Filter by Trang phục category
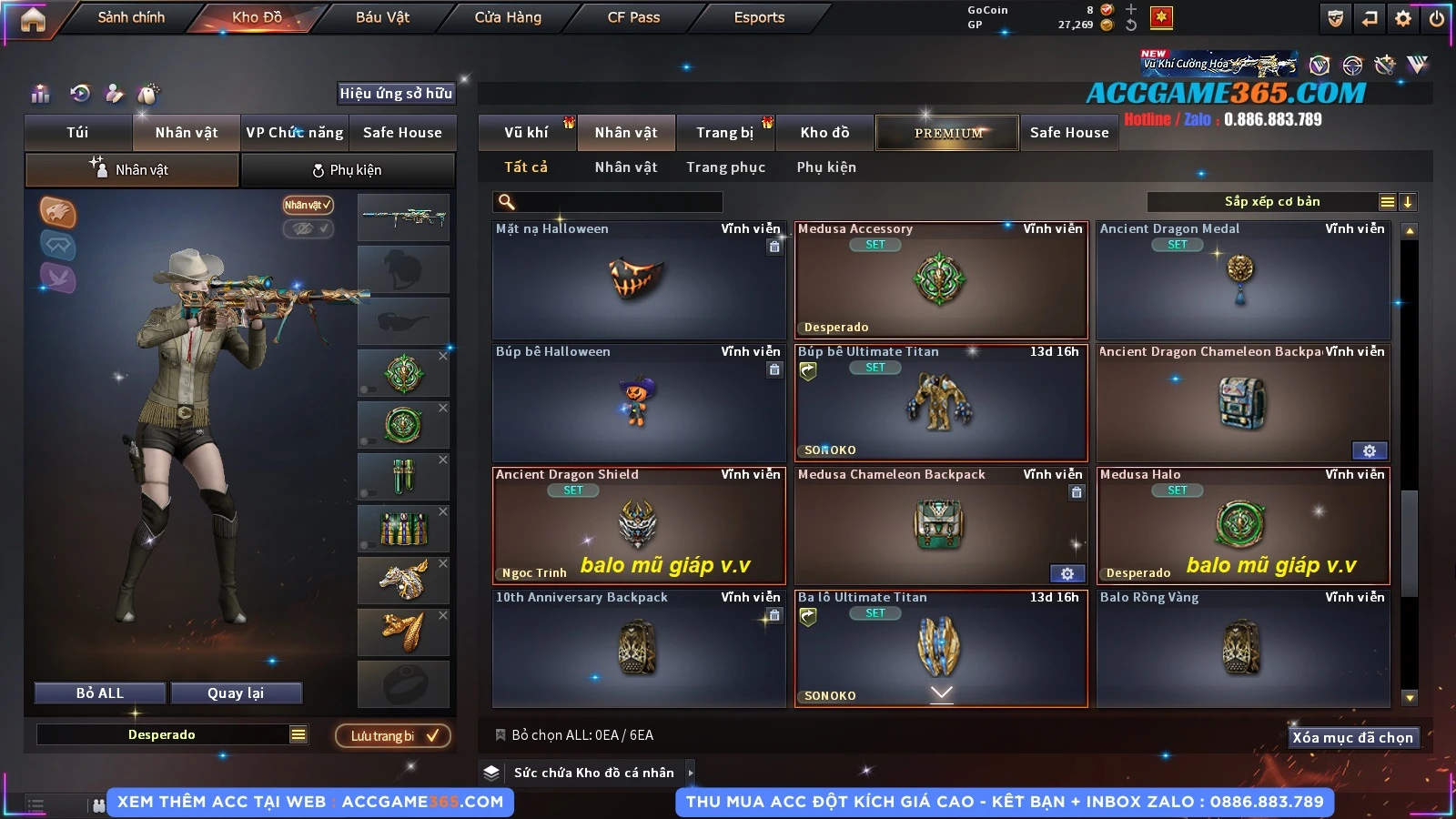 click(725, 167)
